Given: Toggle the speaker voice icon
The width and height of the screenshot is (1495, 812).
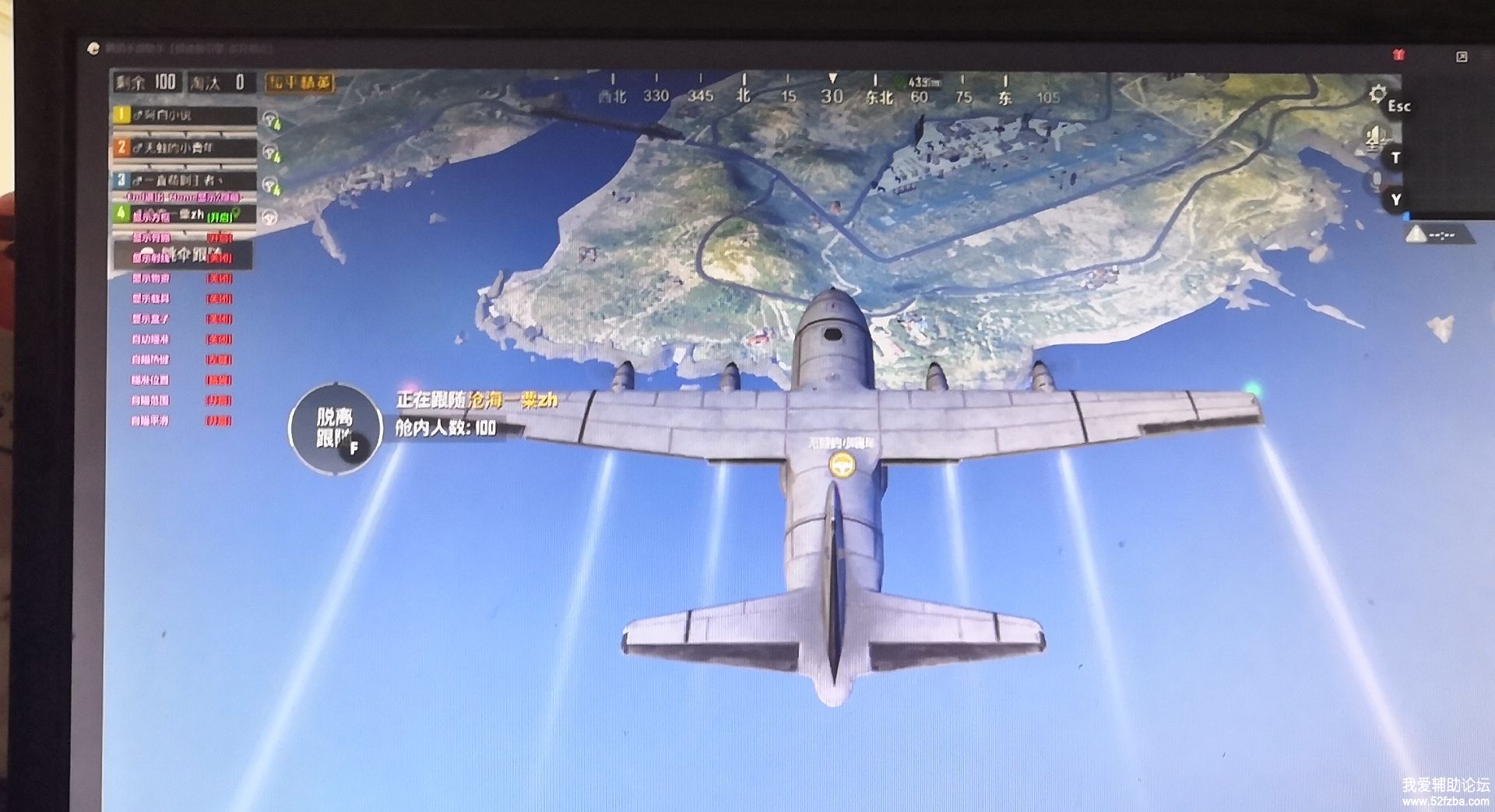Looking at the screenshot, I should 1374,140.
